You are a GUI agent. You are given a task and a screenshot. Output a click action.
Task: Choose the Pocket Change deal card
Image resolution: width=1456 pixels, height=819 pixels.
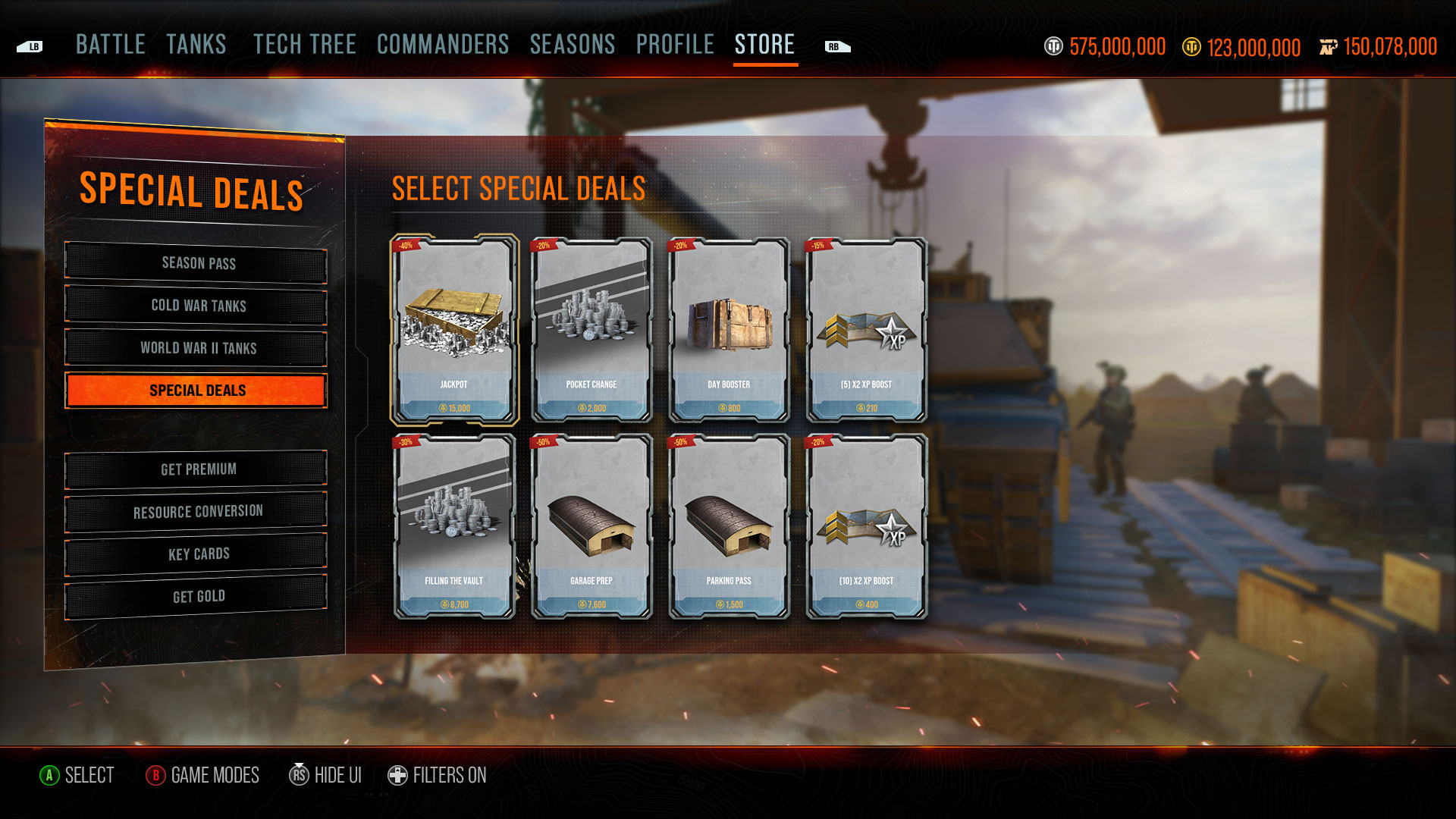591,330
